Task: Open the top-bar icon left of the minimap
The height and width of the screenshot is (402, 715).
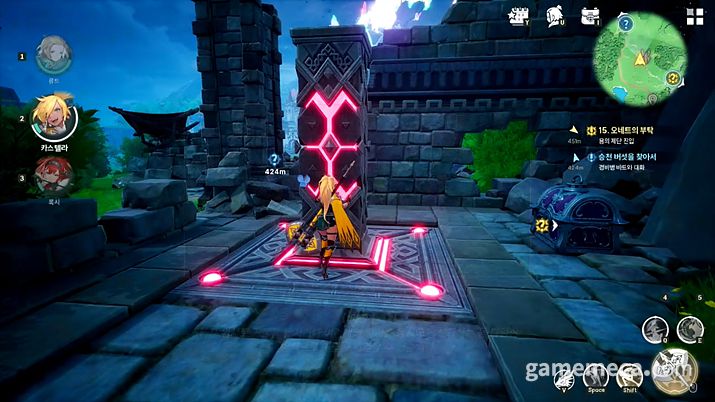Action: pos(589,17)
